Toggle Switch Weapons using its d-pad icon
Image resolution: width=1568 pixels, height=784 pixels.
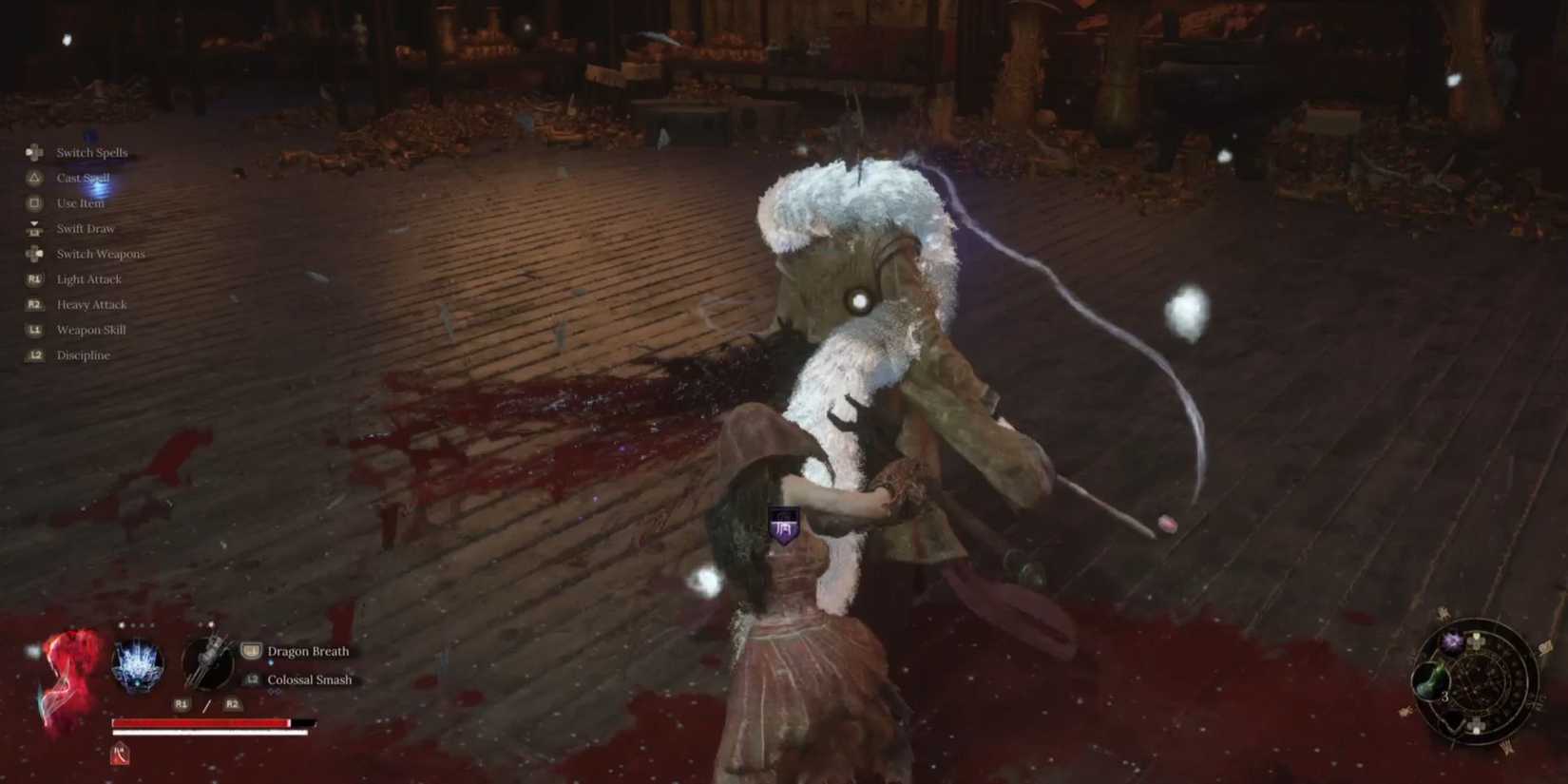[x=34, y=254]
